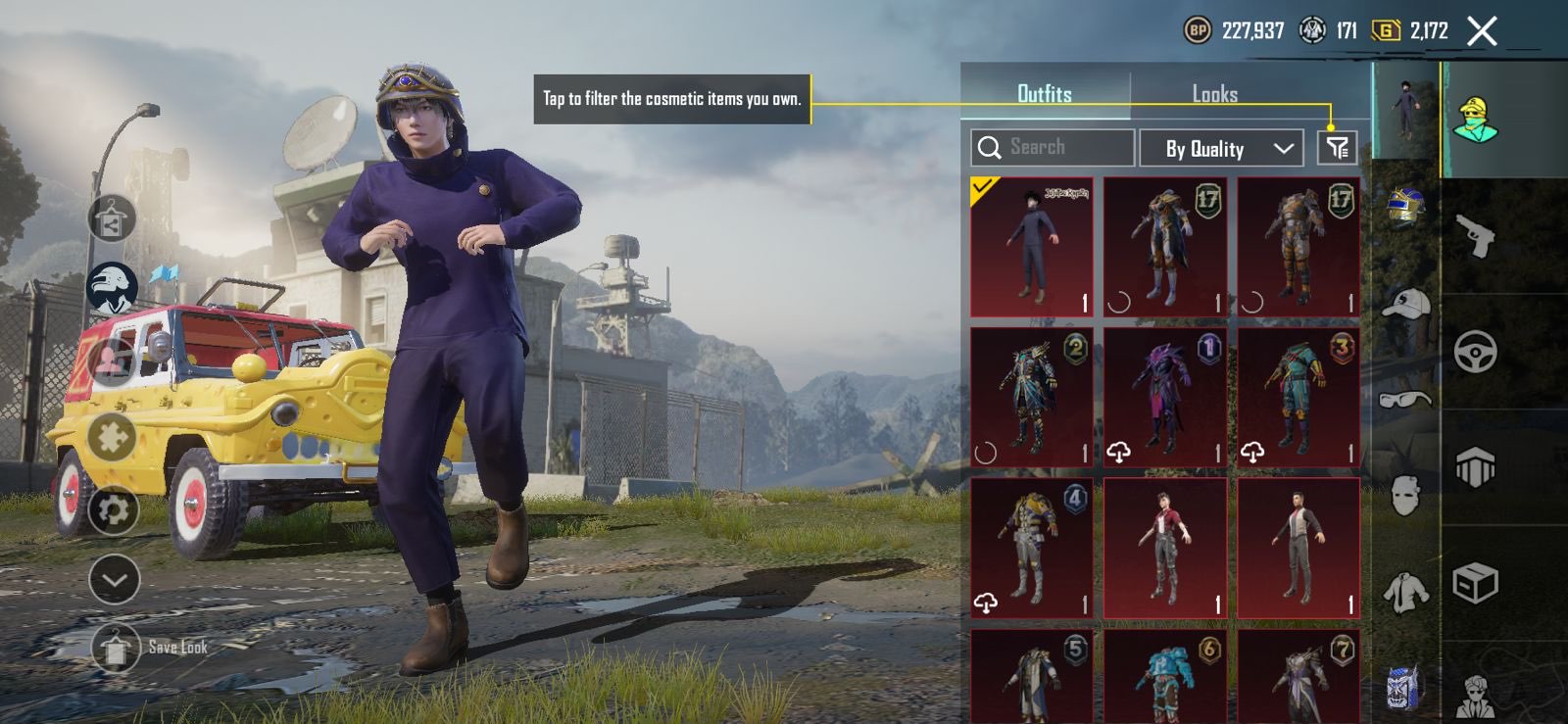Open the steering wheel vehicle section
The image size is (1568, 724).
1475,352
